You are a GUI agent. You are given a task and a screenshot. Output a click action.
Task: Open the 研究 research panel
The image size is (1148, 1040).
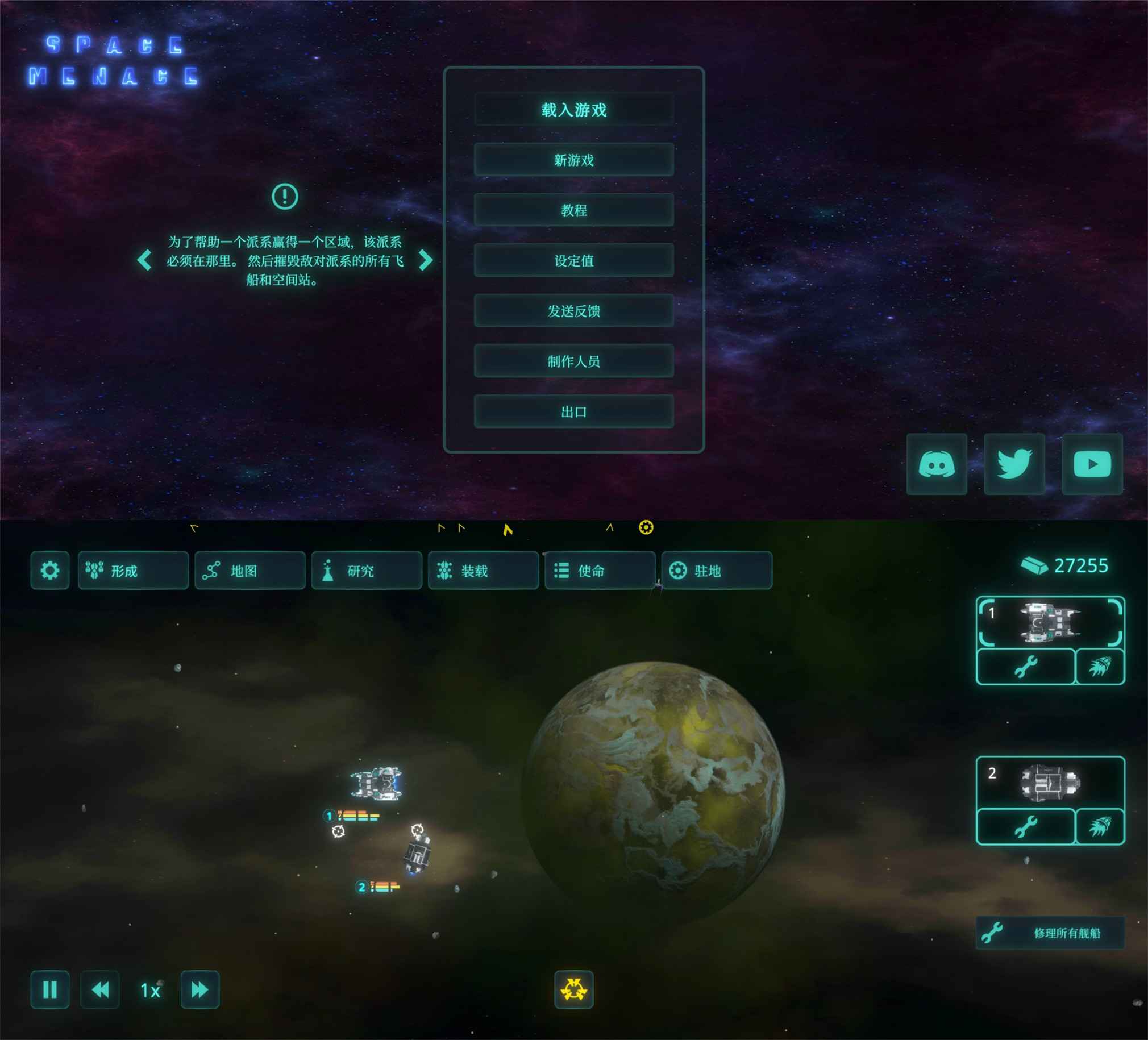click(x=366, y=570)
